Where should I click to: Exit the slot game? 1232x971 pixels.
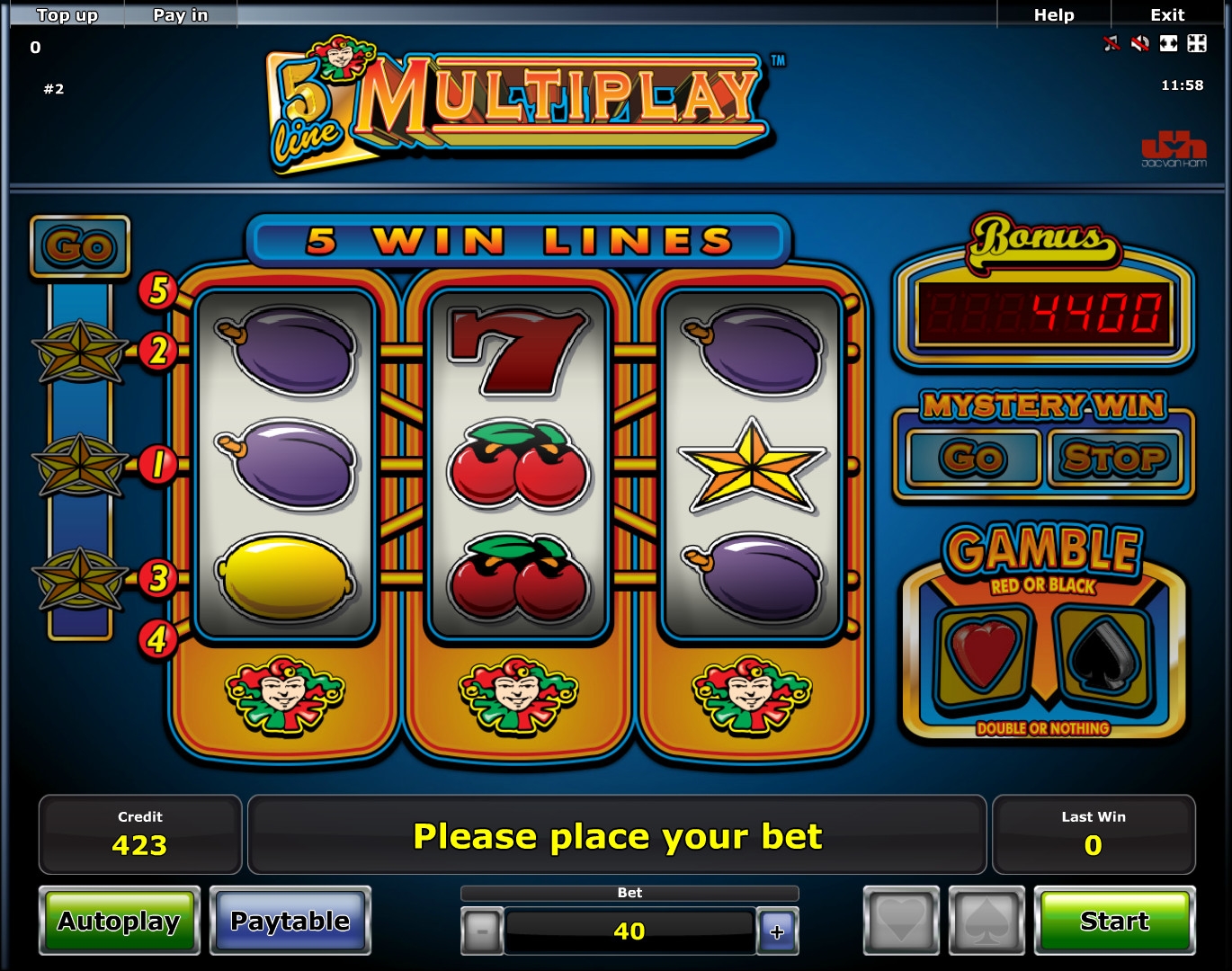point(1167,14)
